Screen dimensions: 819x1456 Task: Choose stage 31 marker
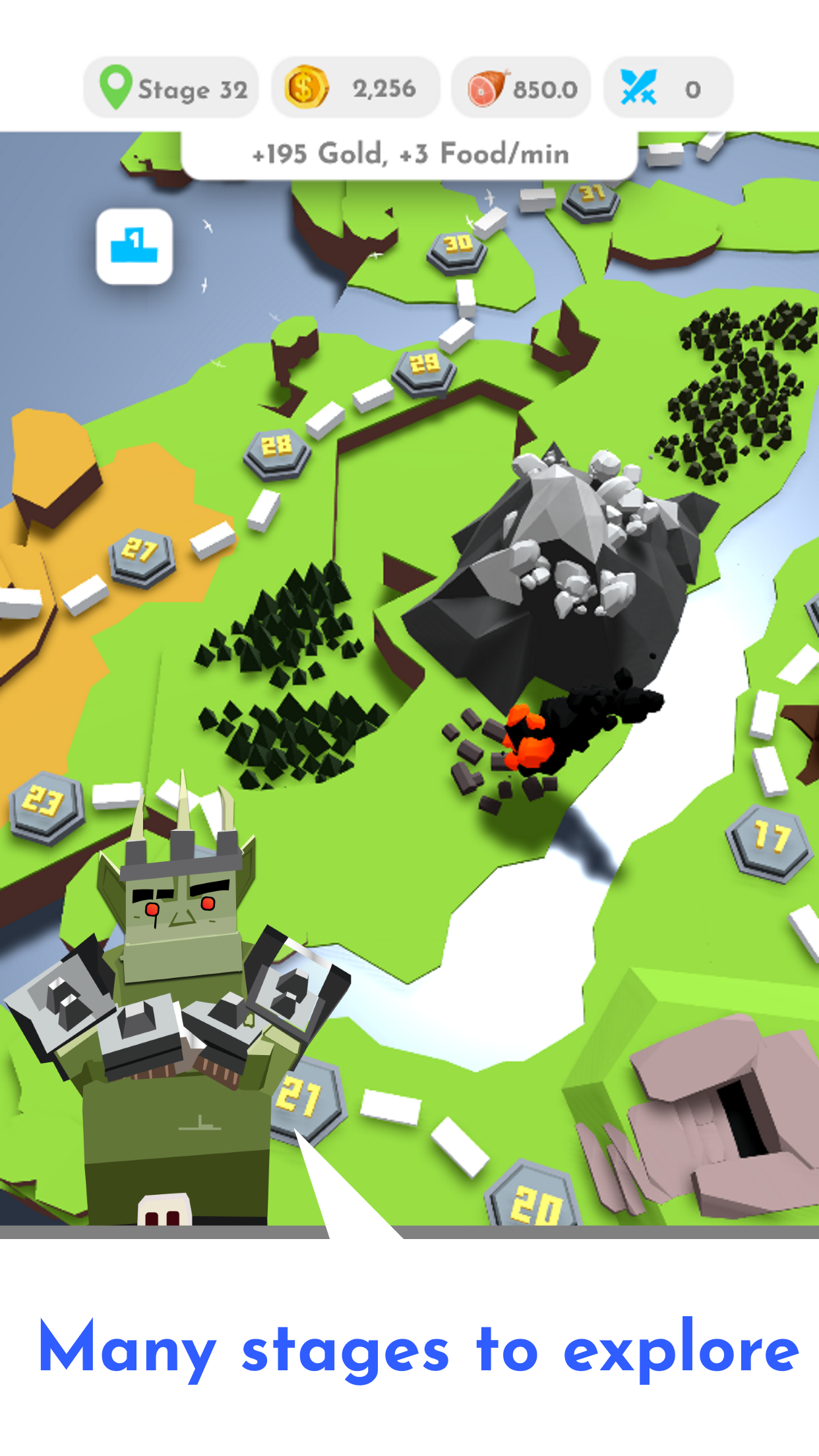pyautogui.click(x=591, y=198)
